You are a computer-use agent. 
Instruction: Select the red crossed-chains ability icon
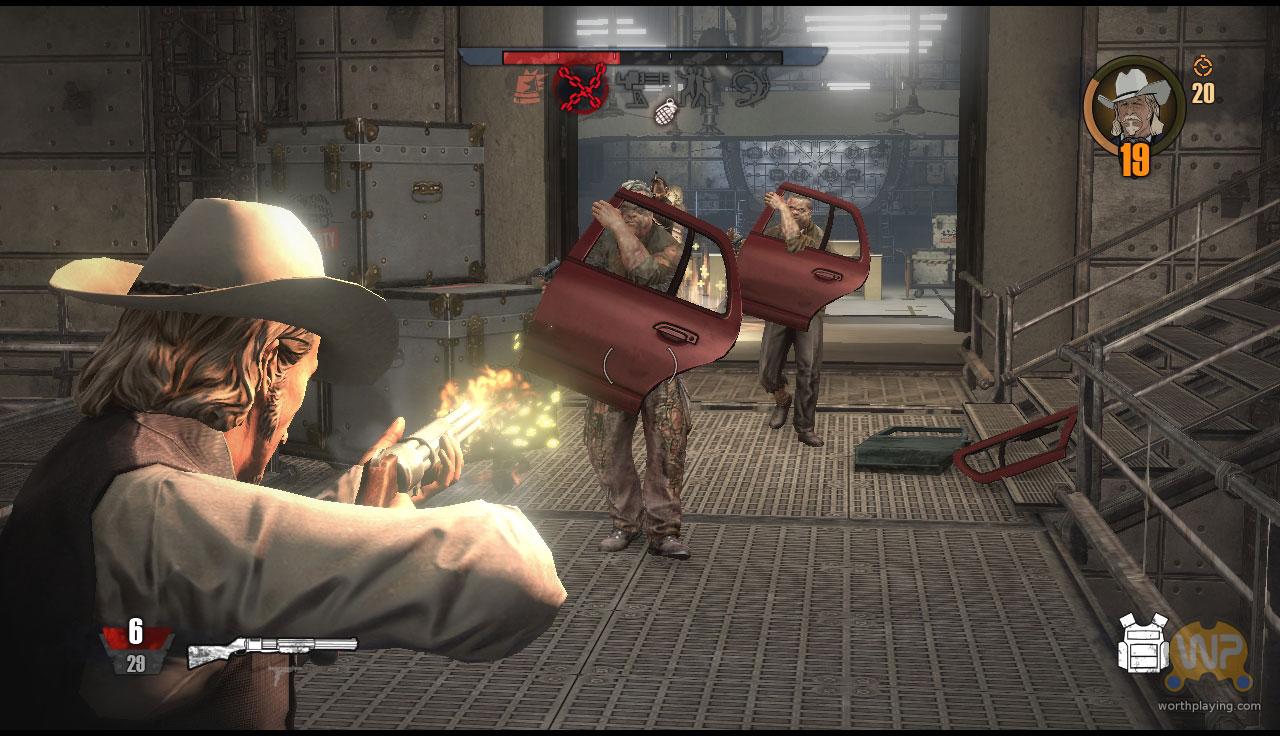(x=581, y=87)
